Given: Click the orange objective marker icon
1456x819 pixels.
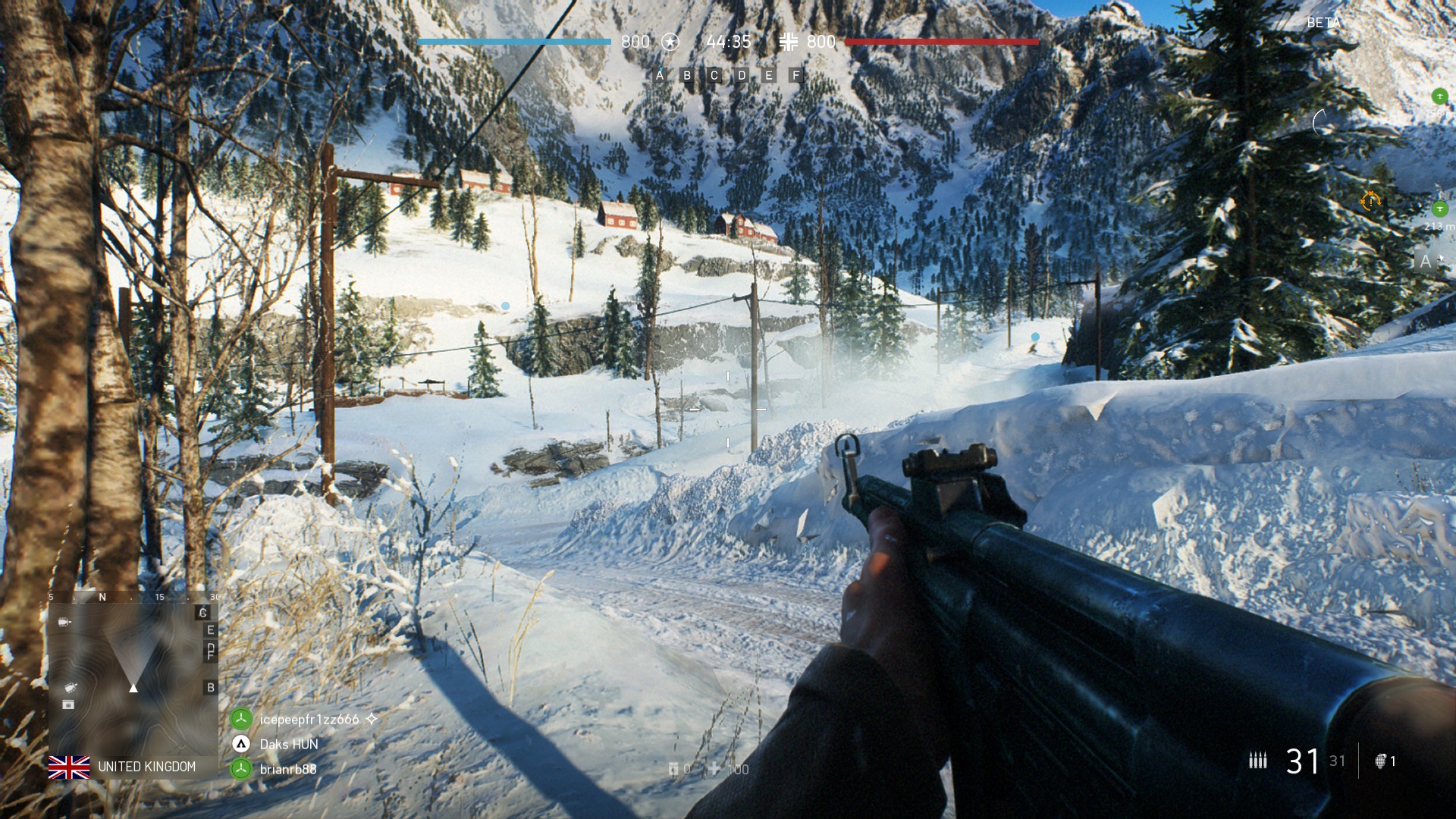Looking at the screenshot, I should (1370, 201).
